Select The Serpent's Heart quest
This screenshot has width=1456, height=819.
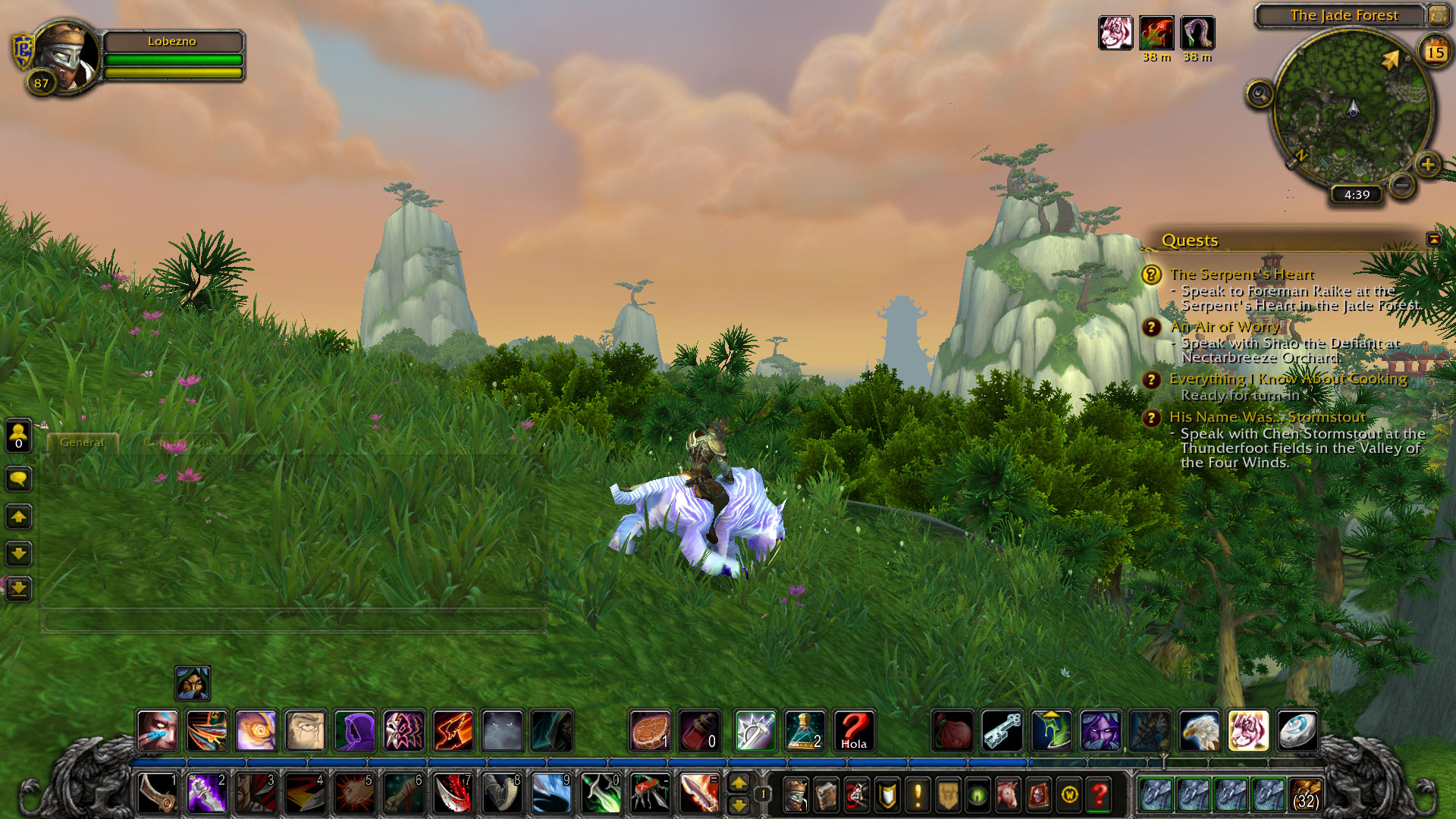coord(1241,274)
